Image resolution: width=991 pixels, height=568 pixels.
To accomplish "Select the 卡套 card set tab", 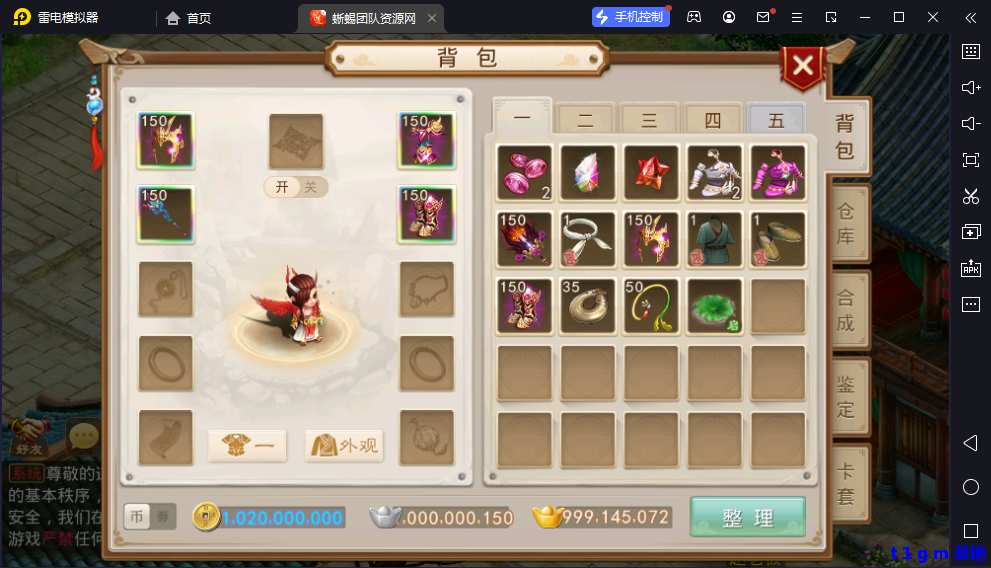I will [845, 484].
